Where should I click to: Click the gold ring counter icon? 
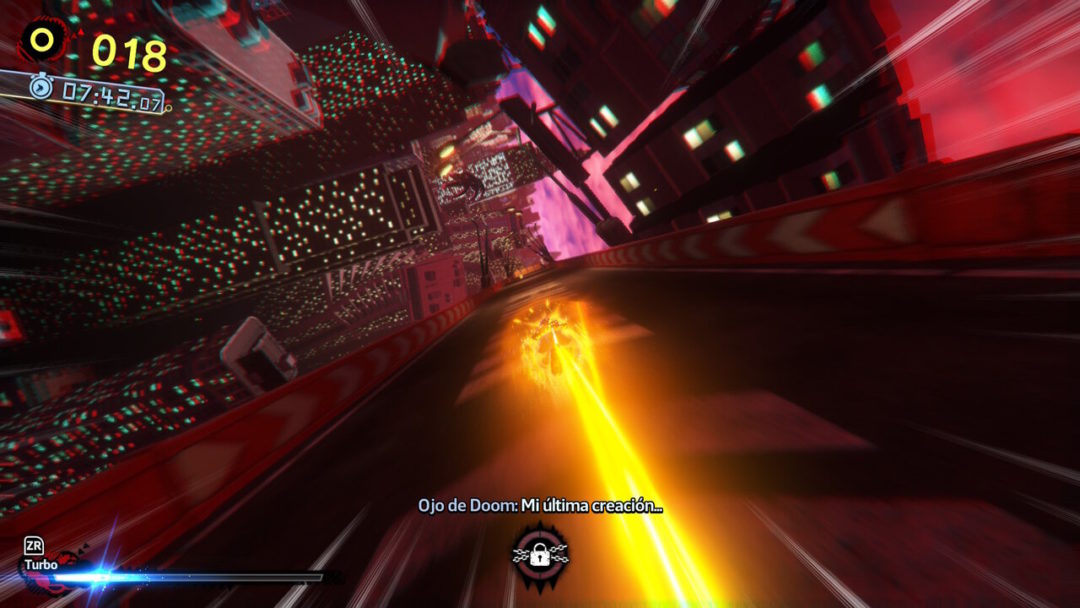tap(42, 40)
